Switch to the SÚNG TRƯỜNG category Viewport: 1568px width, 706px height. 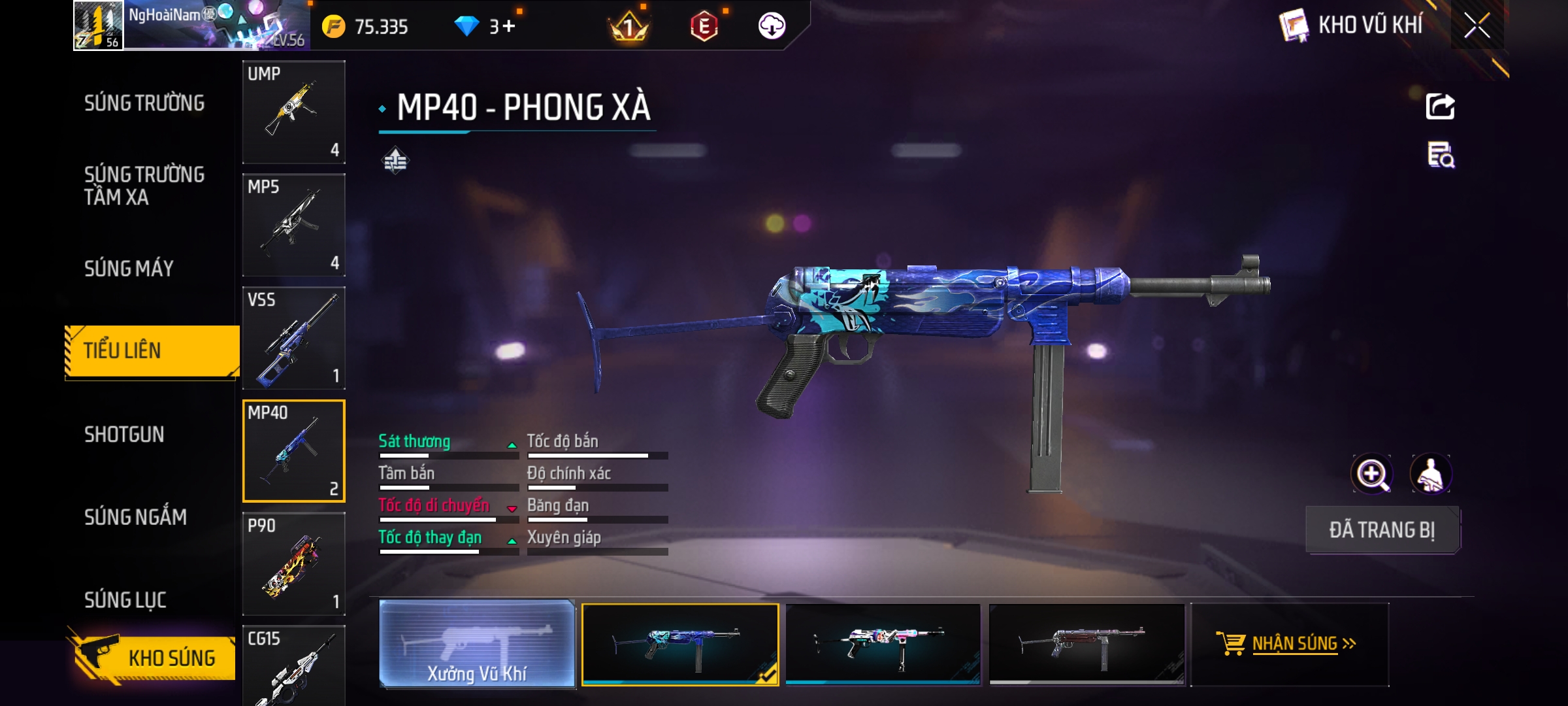[144, 103]
